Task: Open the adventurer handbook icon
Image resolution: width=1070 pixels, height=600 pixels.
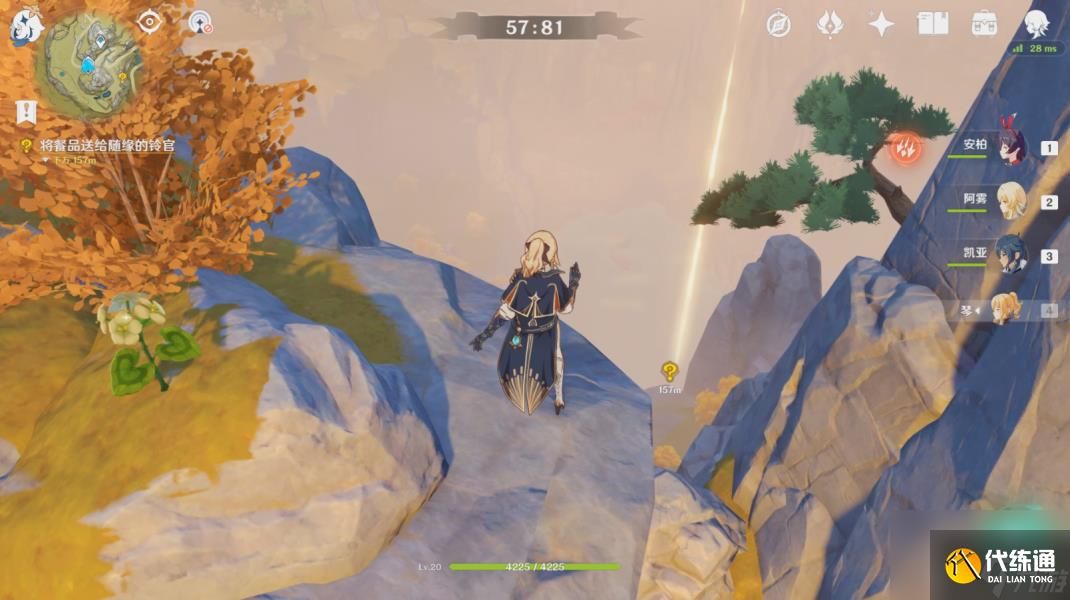Action: [x=932, y=24]
